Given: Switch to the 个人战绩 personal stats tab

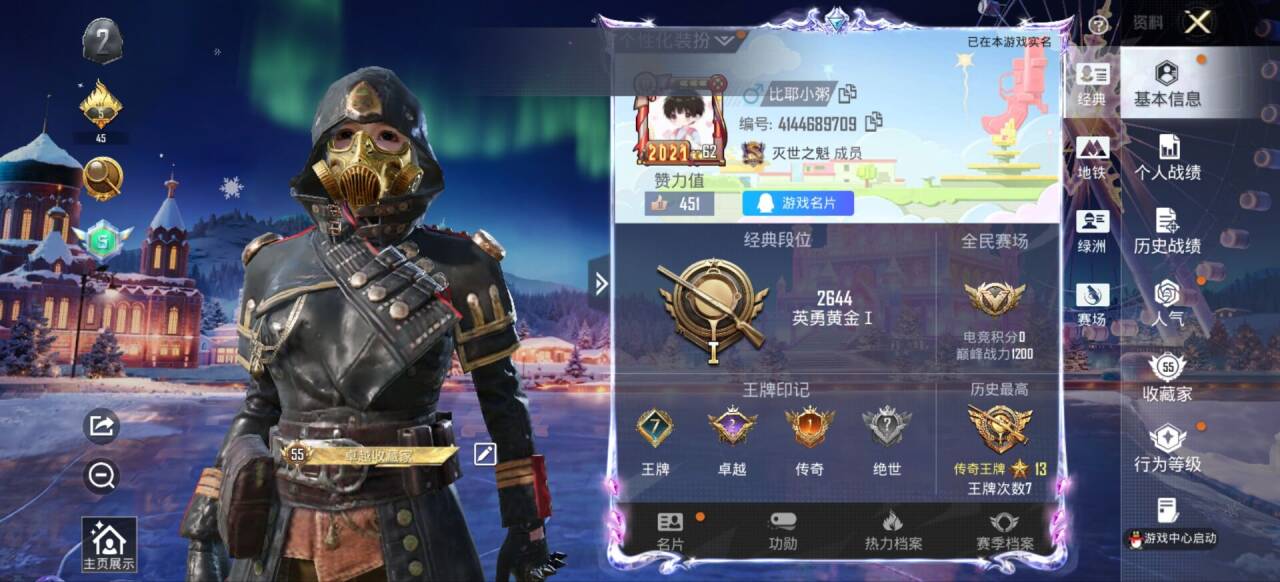Looking at the screenshot, I should 1167,158.
